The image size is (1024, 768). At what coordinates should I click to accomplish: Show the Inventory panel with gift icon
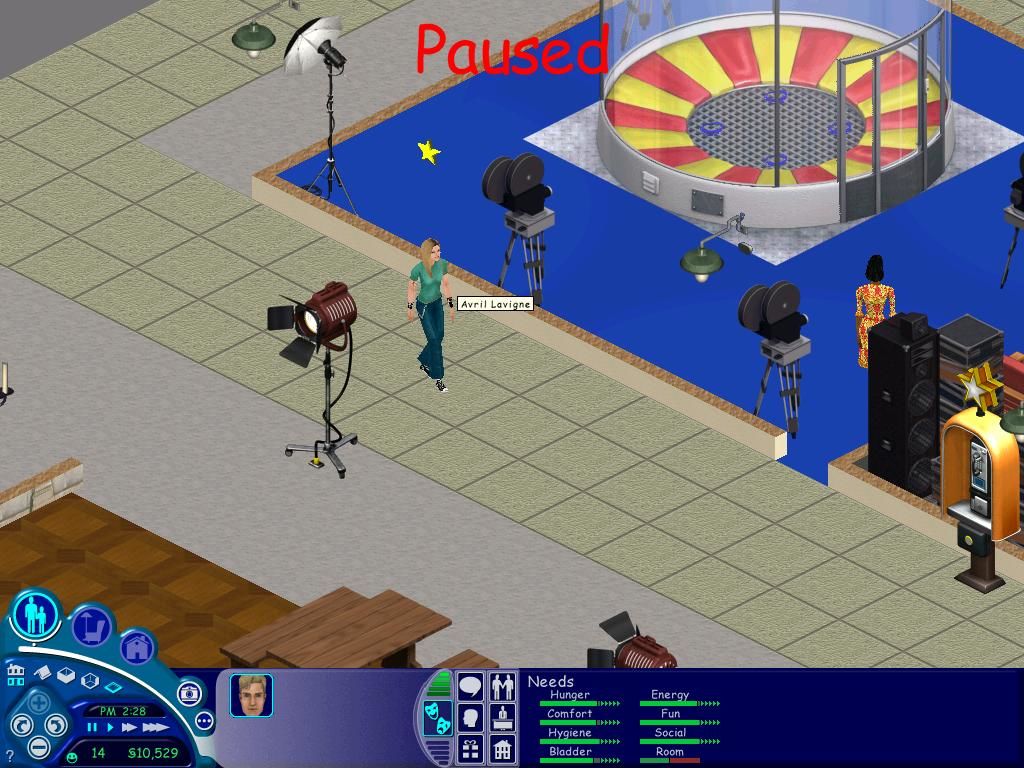[x=470, y=748]
